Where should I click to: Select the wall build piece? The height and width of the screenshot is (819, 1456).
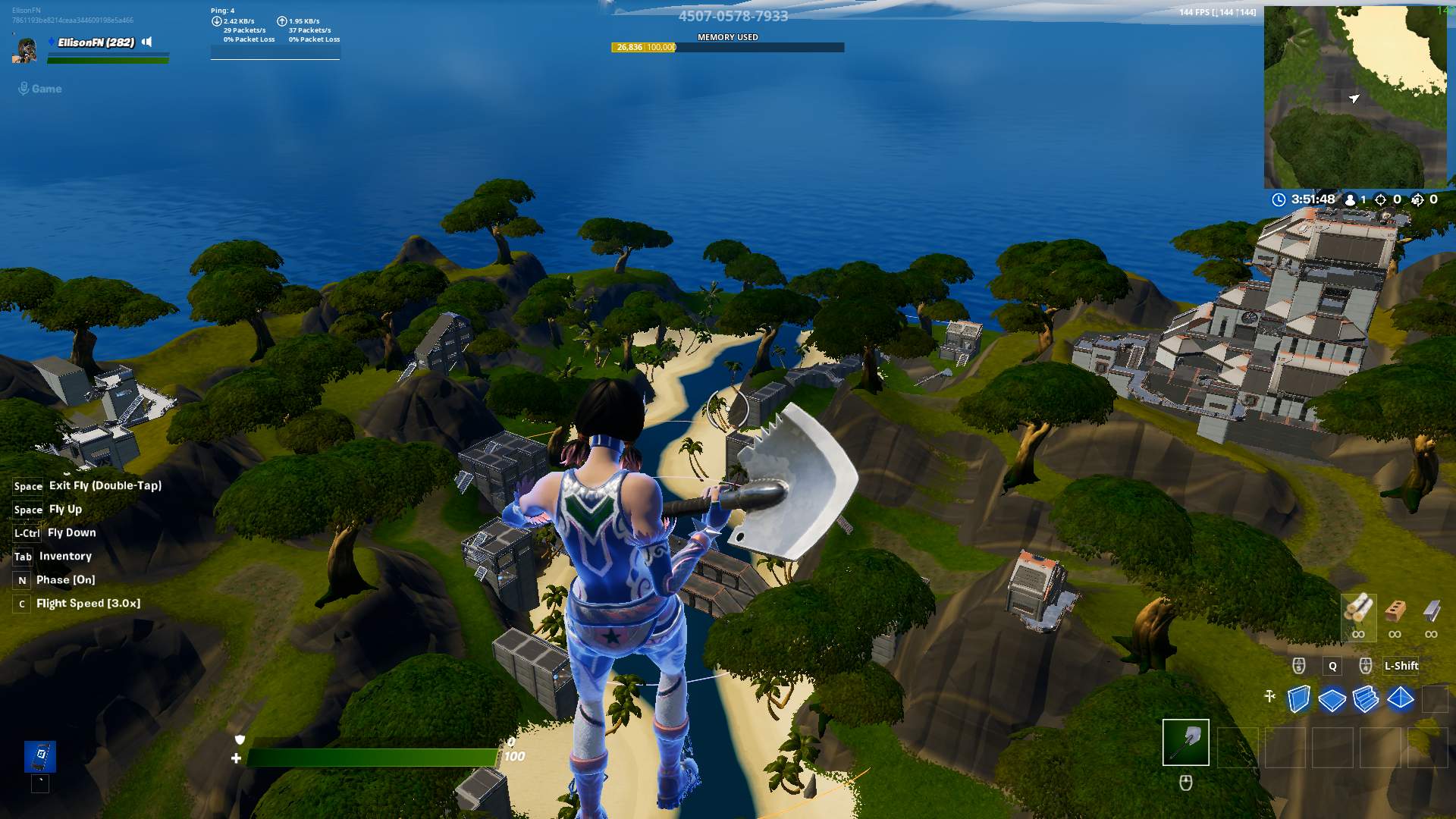click(x=1299, y=698)
